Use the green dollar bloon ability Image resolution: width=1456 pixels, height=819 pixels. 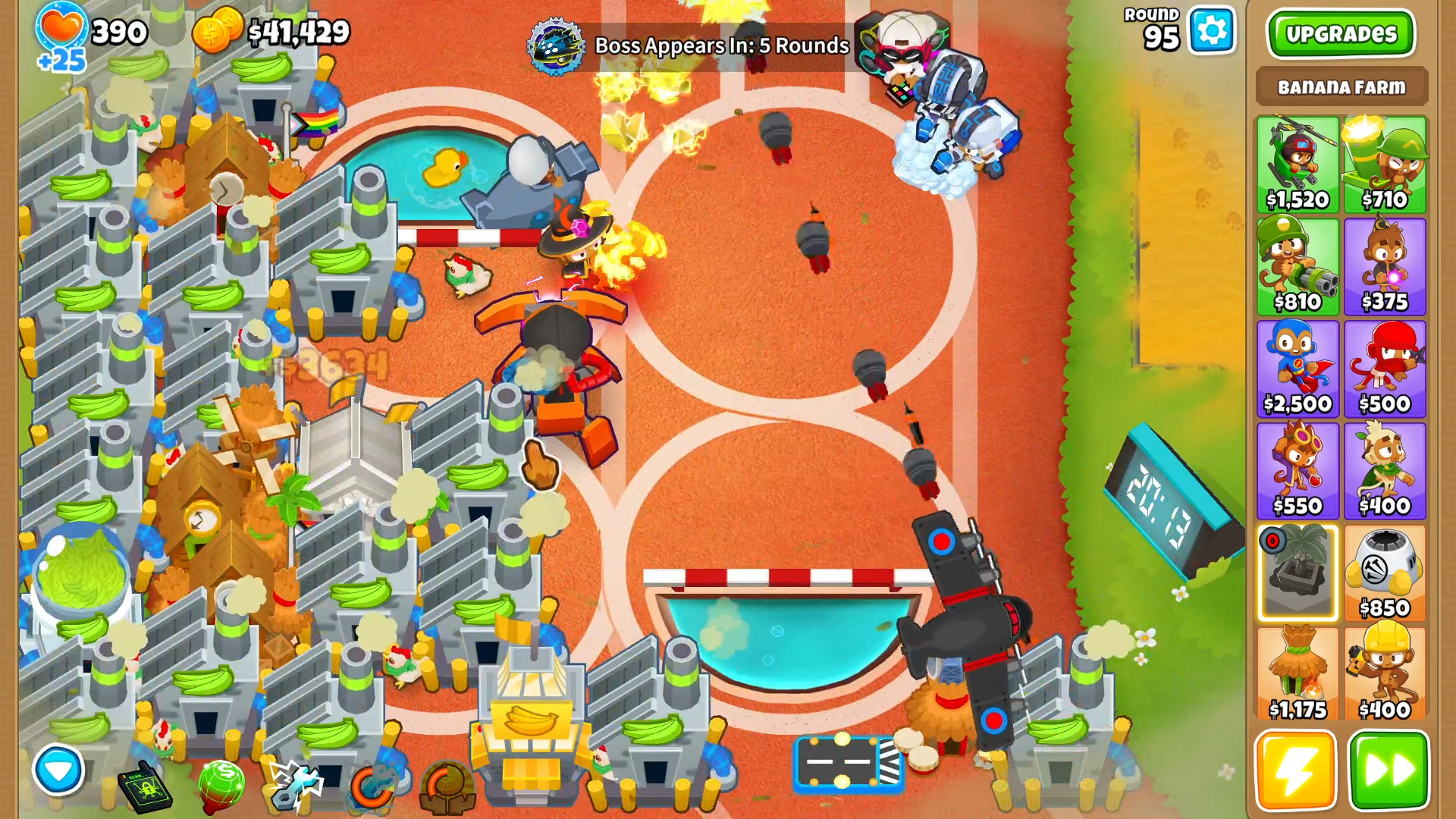pyautogui.click(x=221, y=783)
